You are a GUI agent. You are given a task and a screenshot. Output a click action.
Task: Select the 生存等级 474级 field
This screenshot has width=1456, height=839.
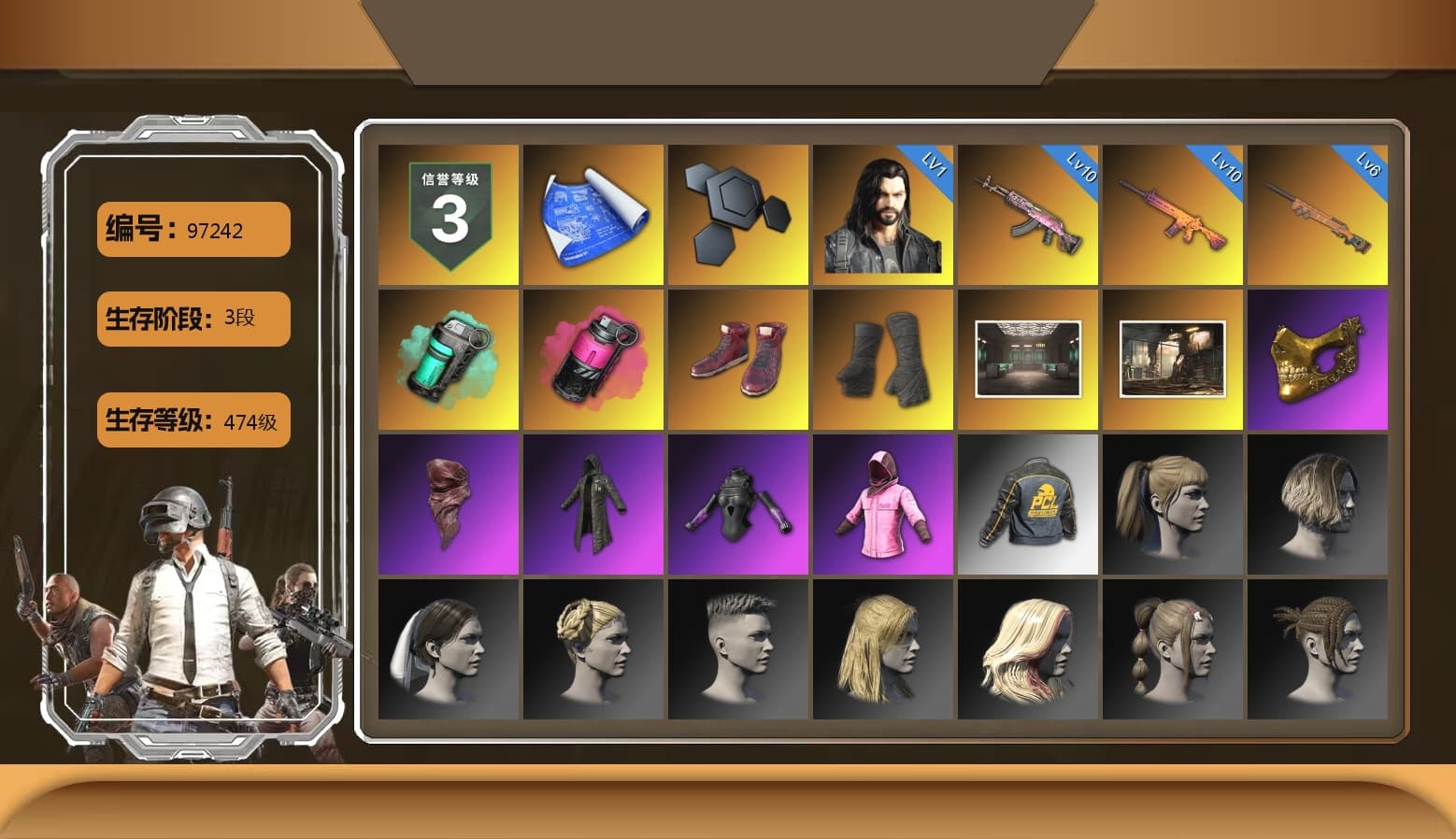coord(193,421)
